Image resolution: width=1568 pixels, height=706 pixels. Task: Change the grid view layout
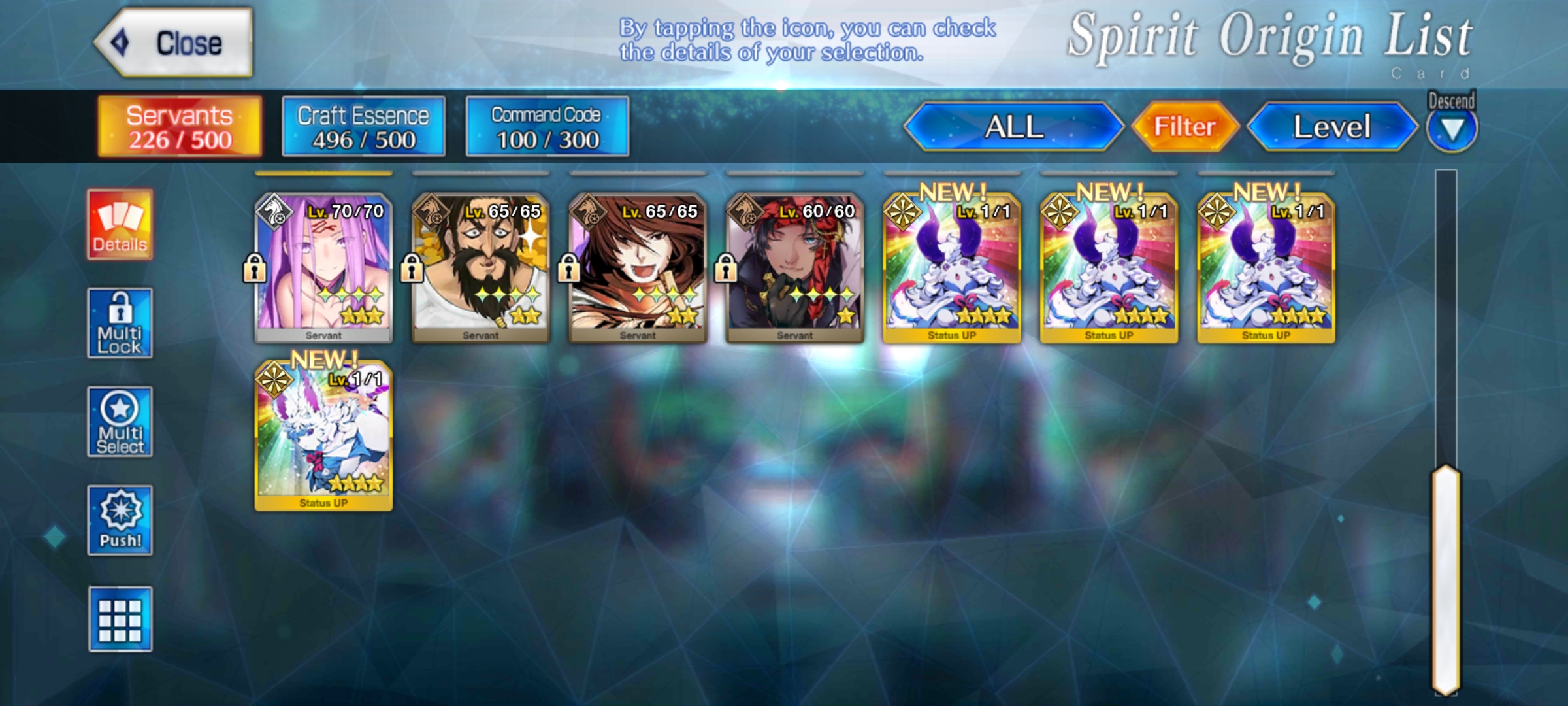coord(120,619)
